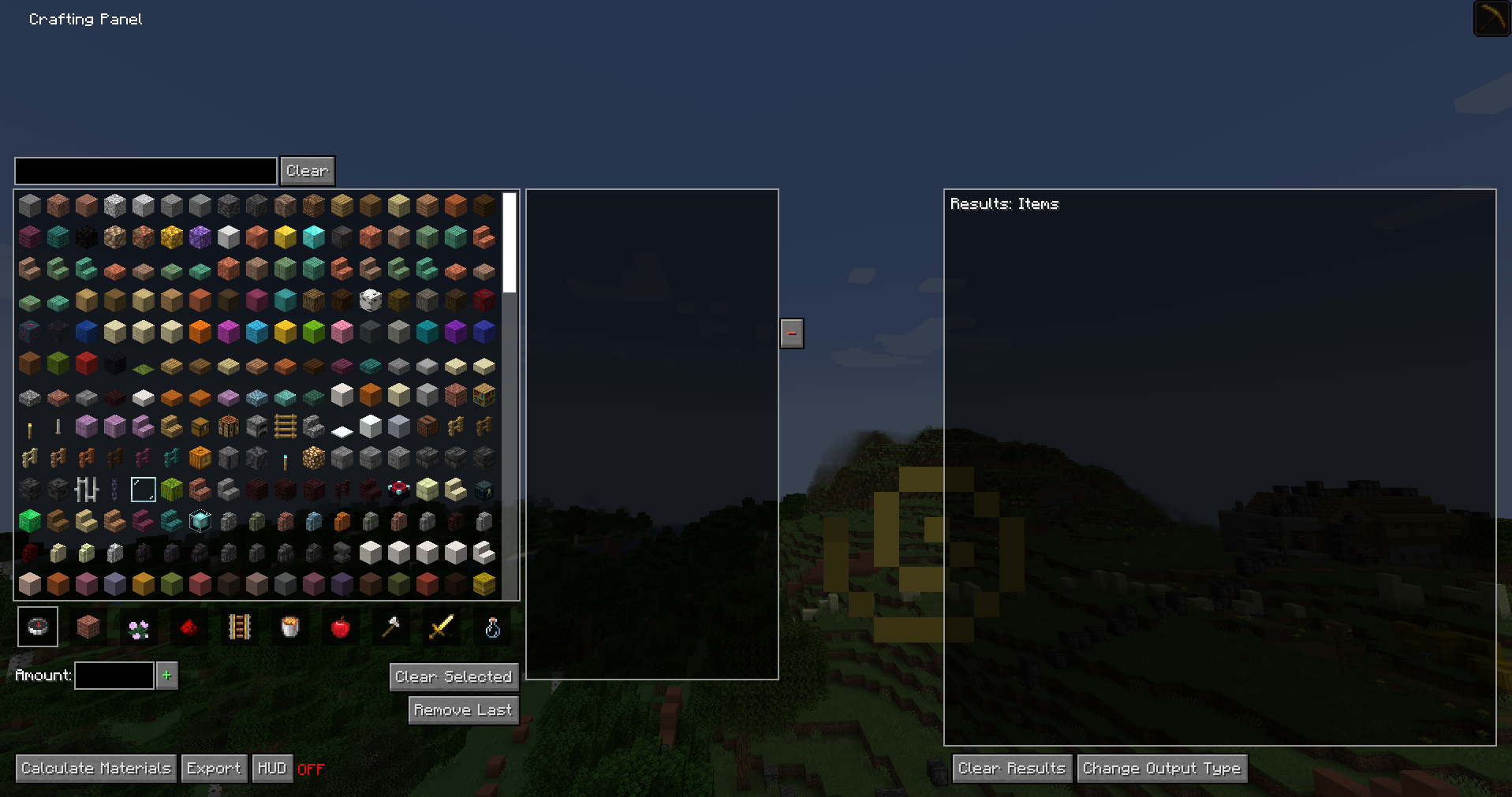
Task: Choose the apple food tab
Action: click(x=341, y=628)
